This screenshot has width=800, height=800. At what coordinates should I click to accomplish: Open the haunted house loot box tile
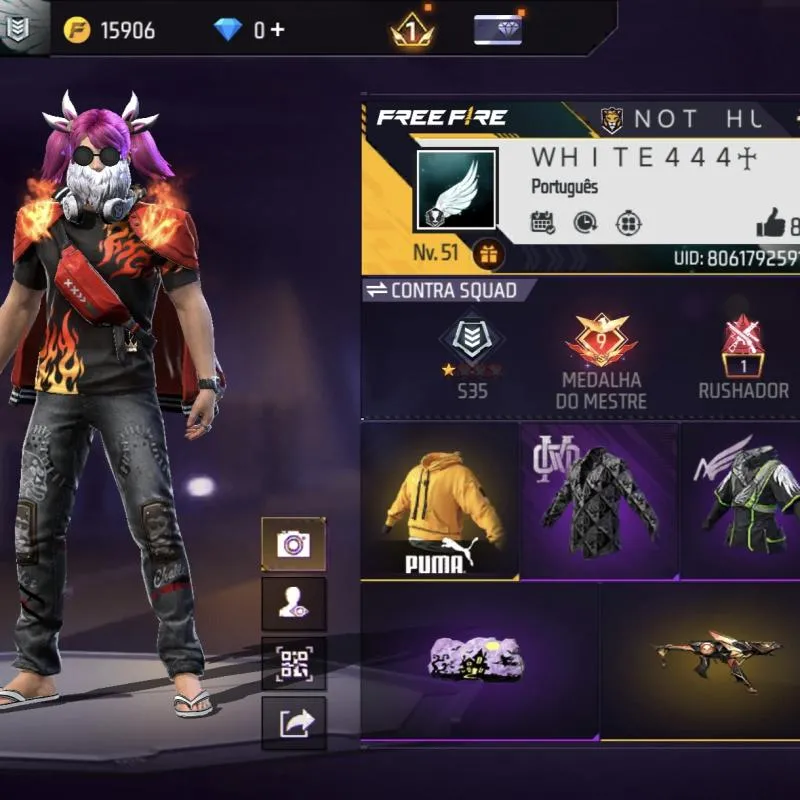(x=479, y=662)
